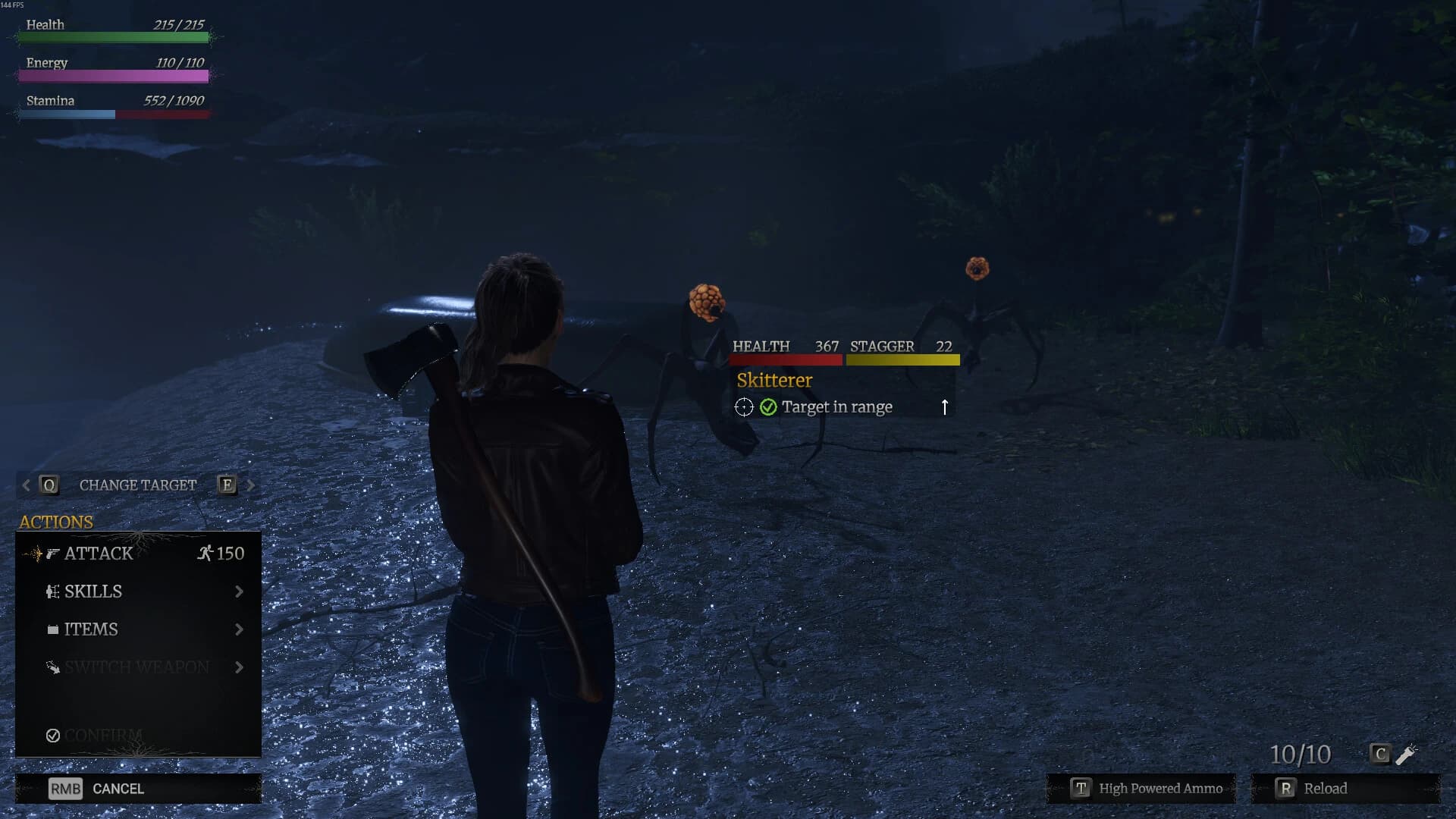Expand the Switch Weapon submenu chevron
Image resolution: width=1456 pixels, height=819 pixels.
[x=240, y=667]
